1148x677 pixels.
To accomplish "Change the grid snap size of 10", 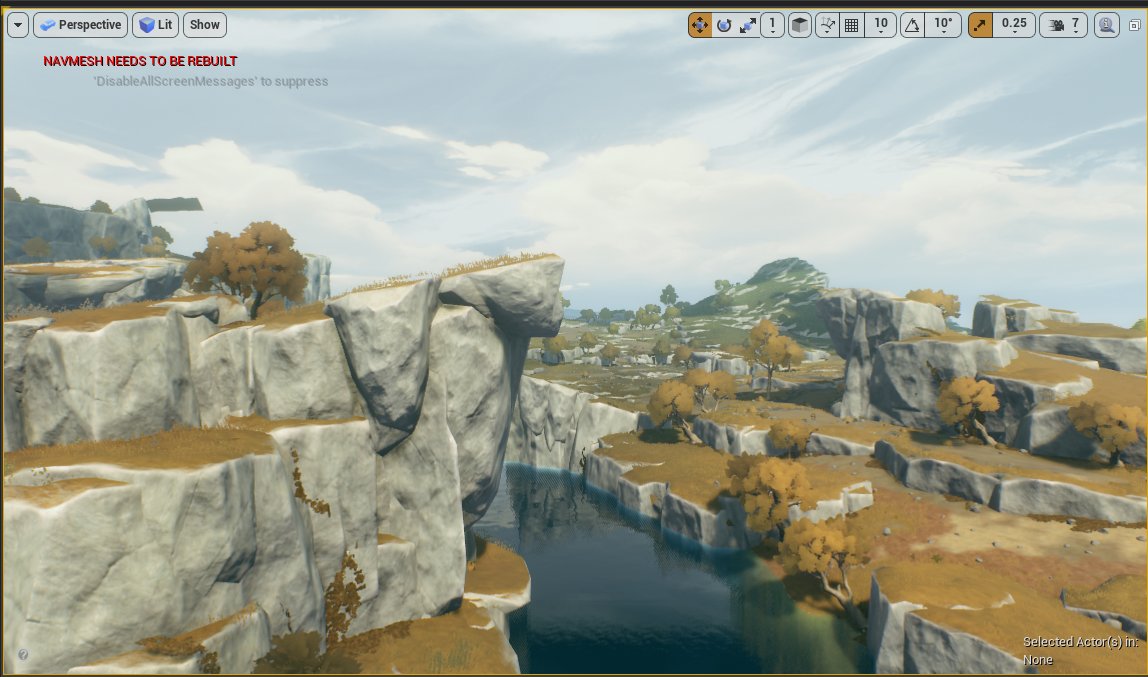I will (880, 25).
